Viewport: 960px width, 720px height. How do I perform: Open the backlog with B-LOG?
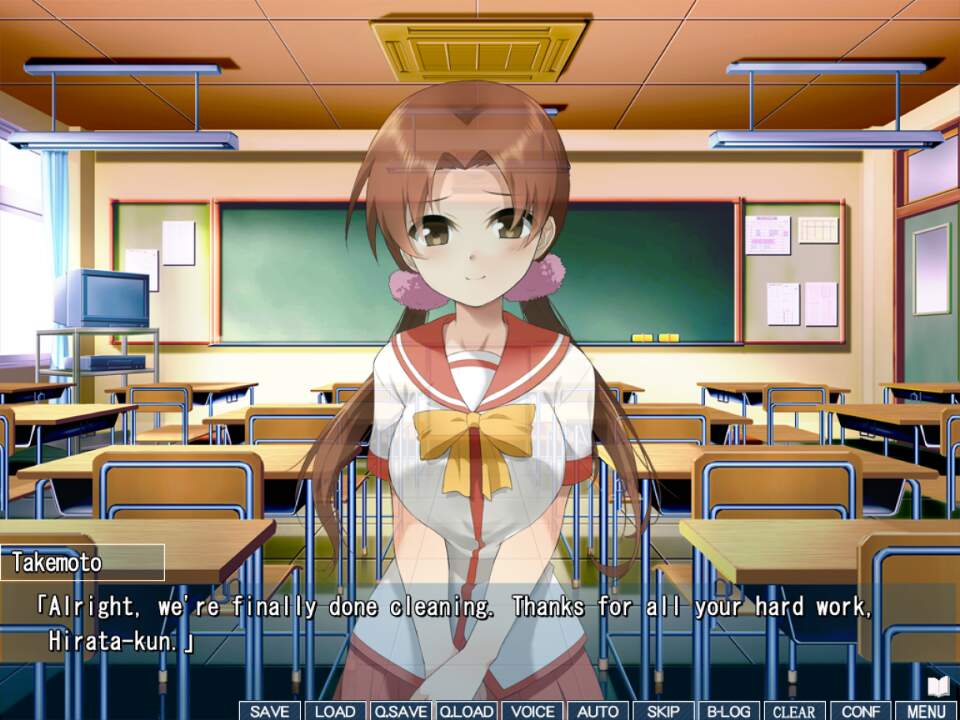tap(729, 711)
